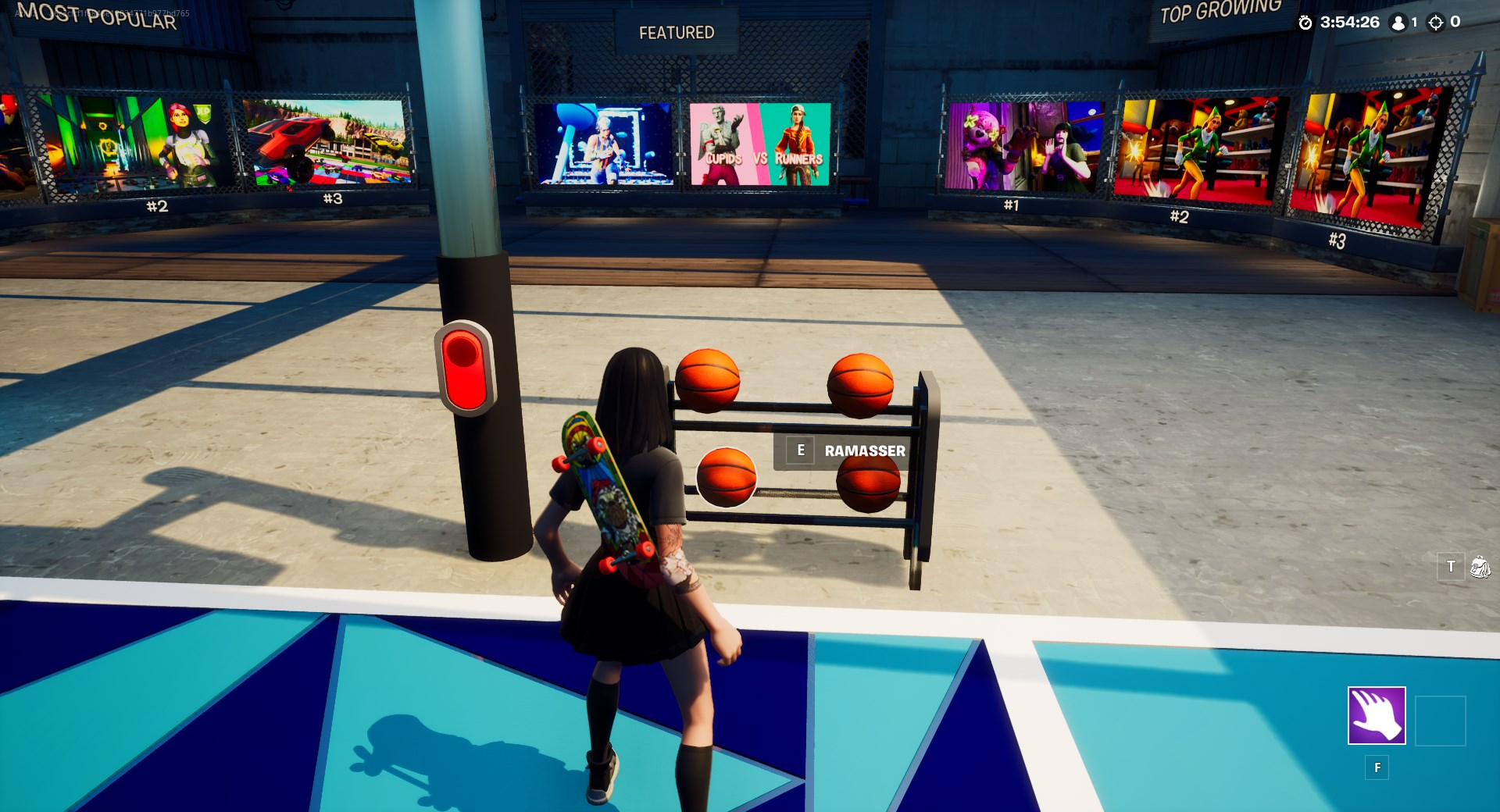Click the blue featured map screen with sprays

pos(605,144)
